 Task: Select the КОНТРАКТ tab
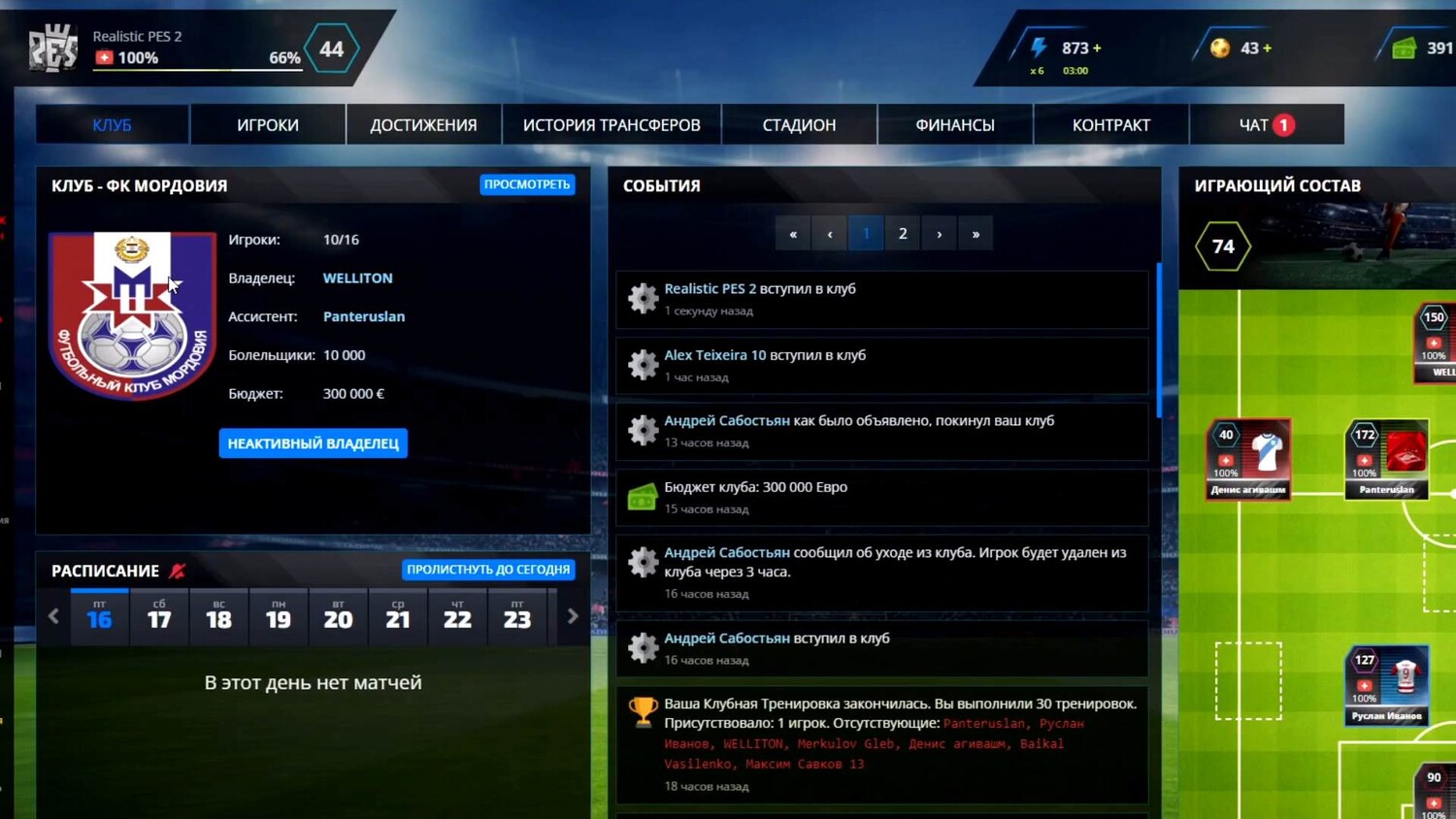1110,125
